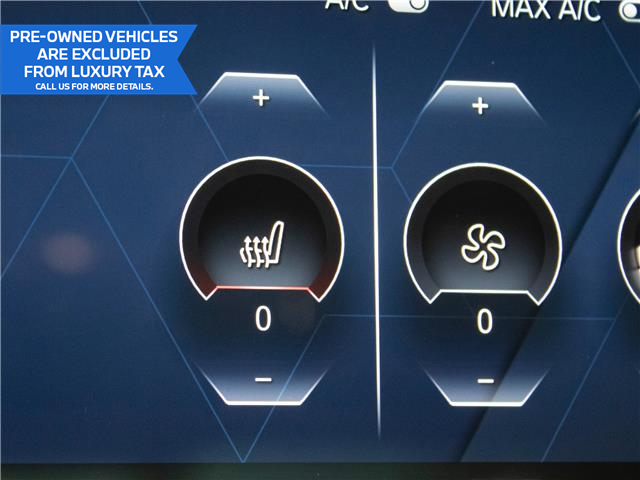Image resolution: width=640 pixels, height=480 pixels.
Task: Toggle the MAX A/C switch
Action: [626, 8]
